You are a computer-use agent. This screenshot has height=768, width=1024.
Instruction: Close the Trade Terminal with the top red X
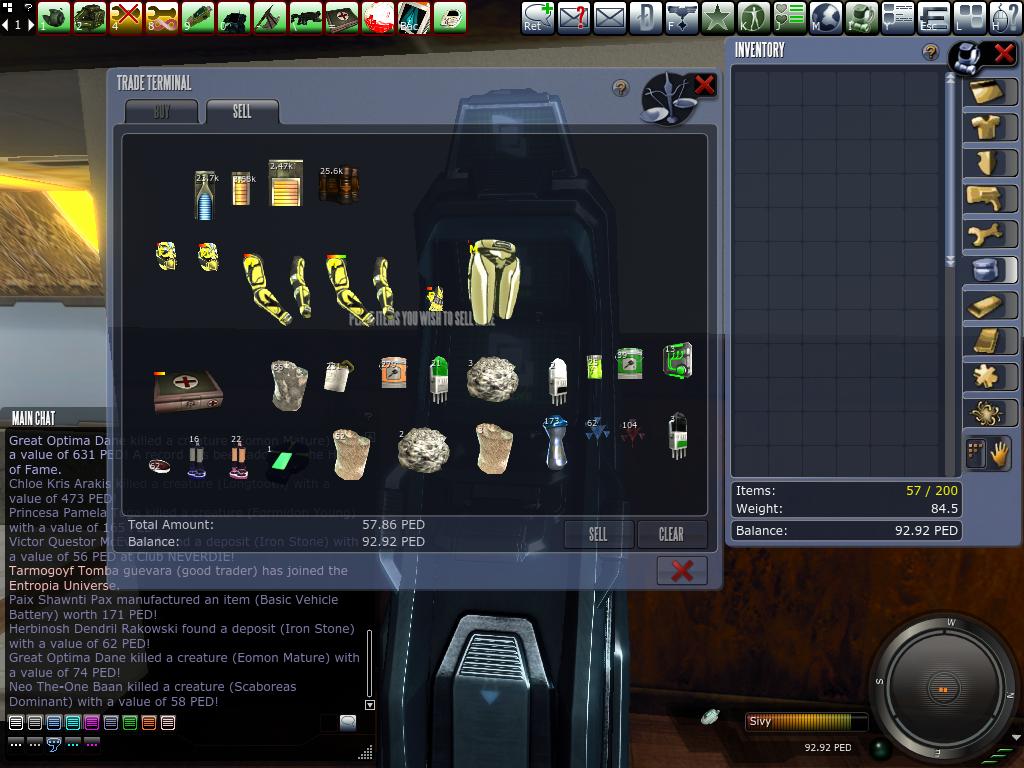704,85
